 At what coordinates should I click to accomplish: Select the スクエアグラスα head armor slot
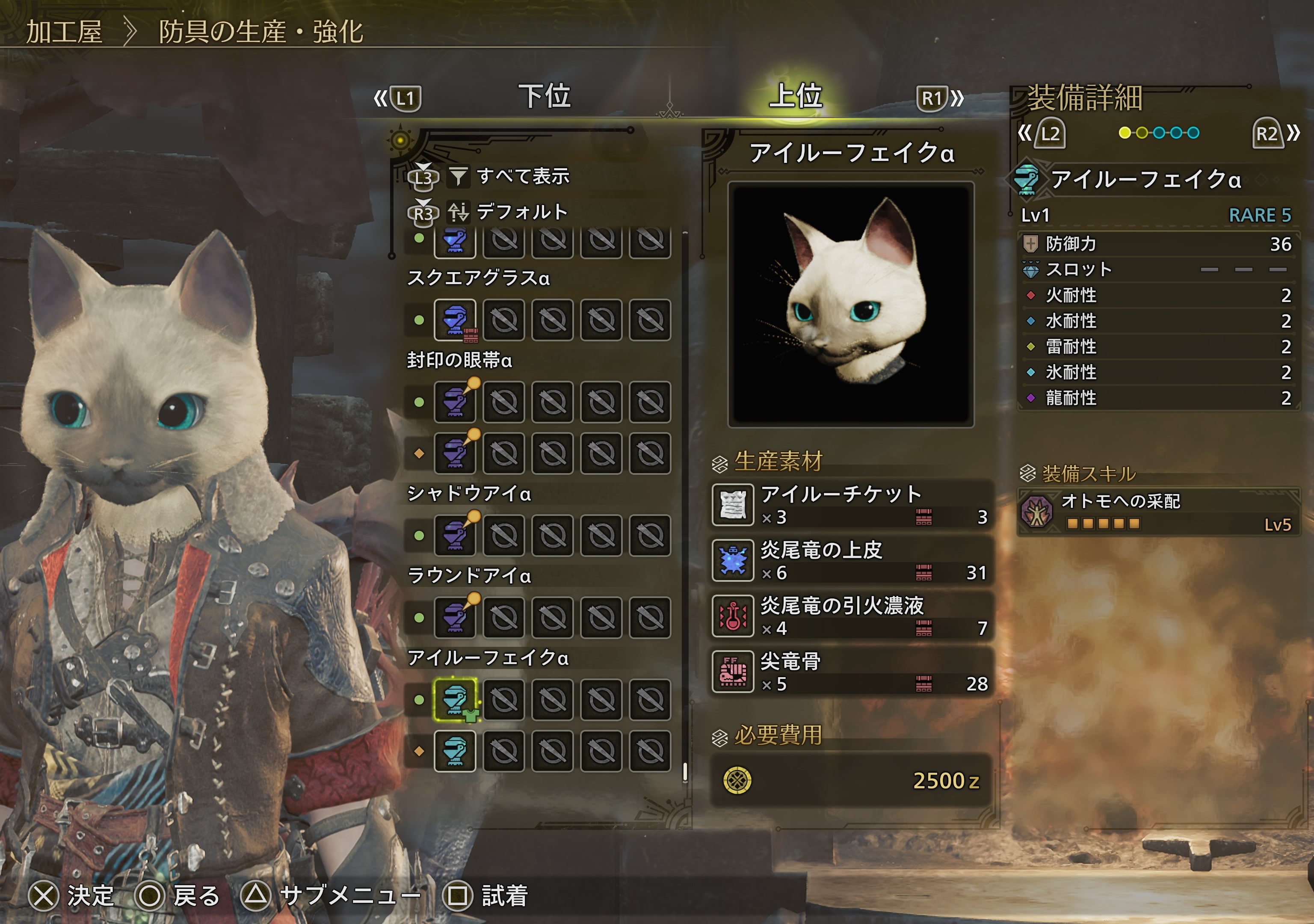454,320
